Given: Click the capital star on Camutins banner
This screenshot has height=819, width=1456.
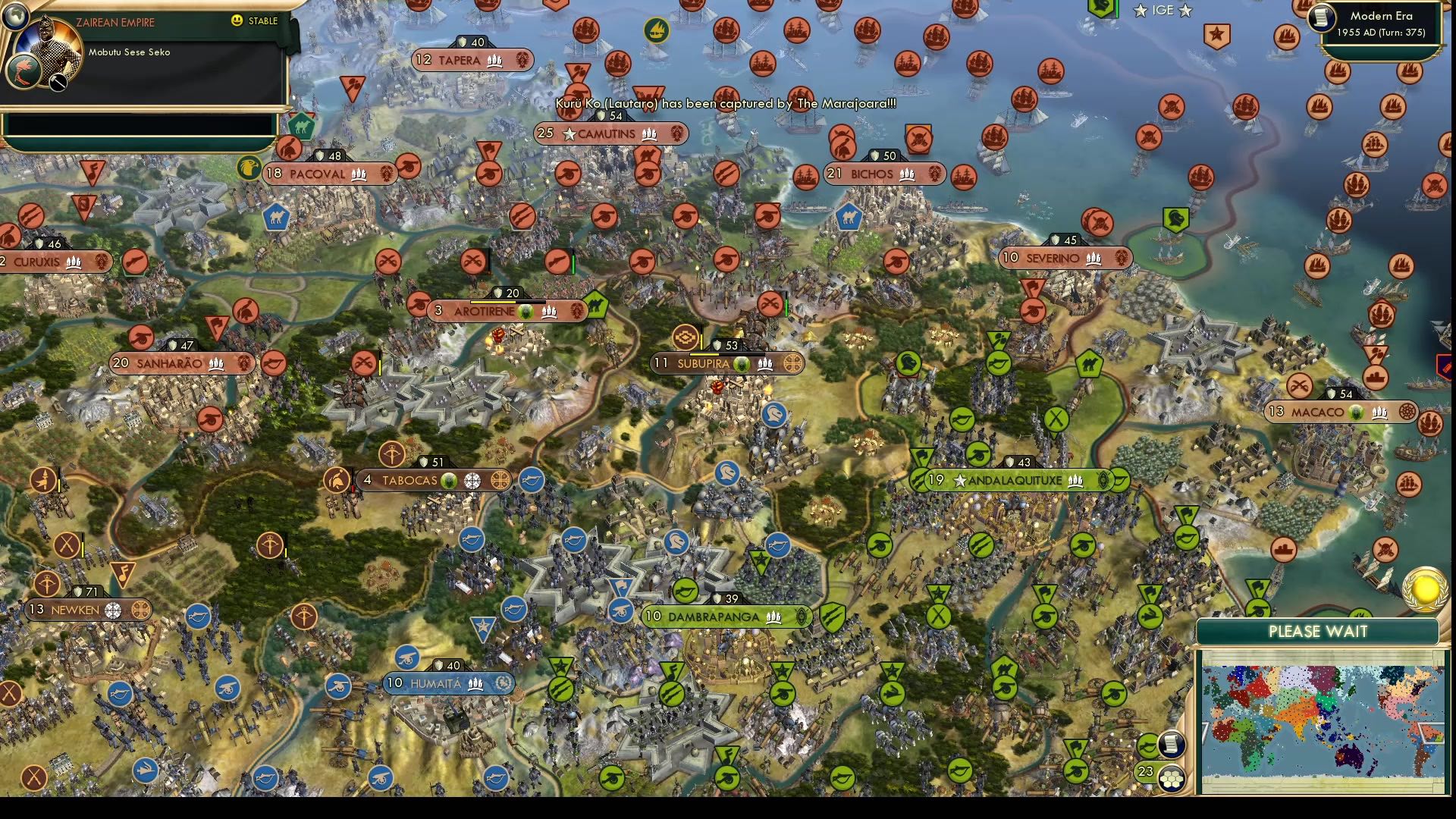Looking at the screenshot, I should coord(570,133).
